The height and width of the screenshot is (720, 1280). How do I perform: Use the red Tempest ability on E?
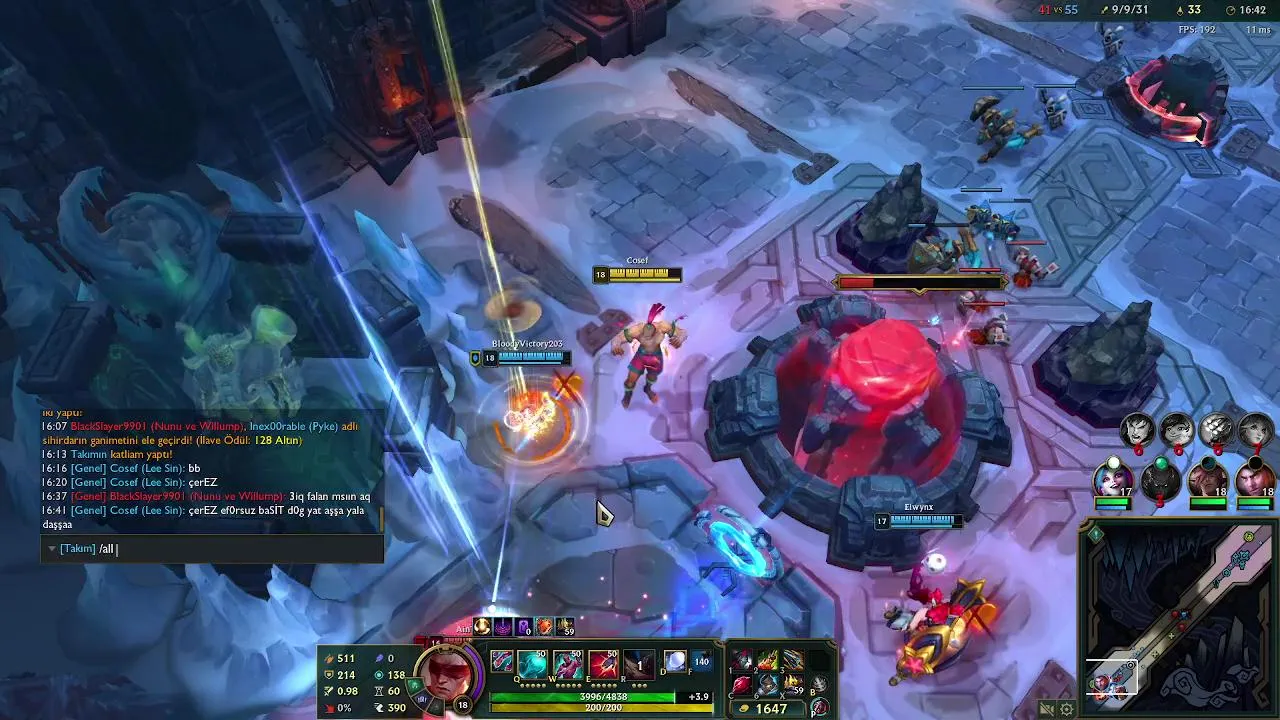603,664
